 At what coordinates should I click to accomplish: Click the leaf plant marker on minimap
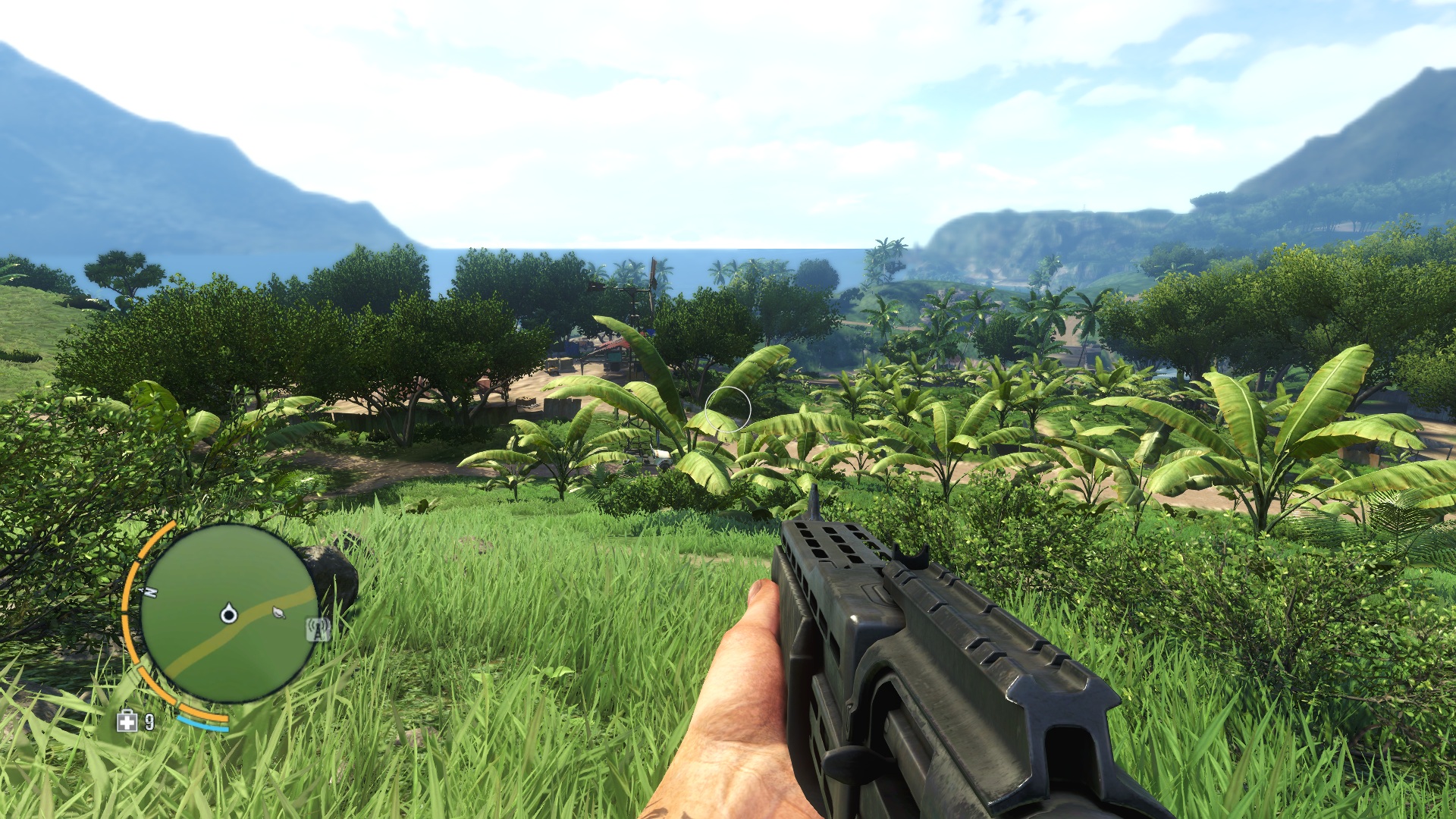click(x=278, y=612)
